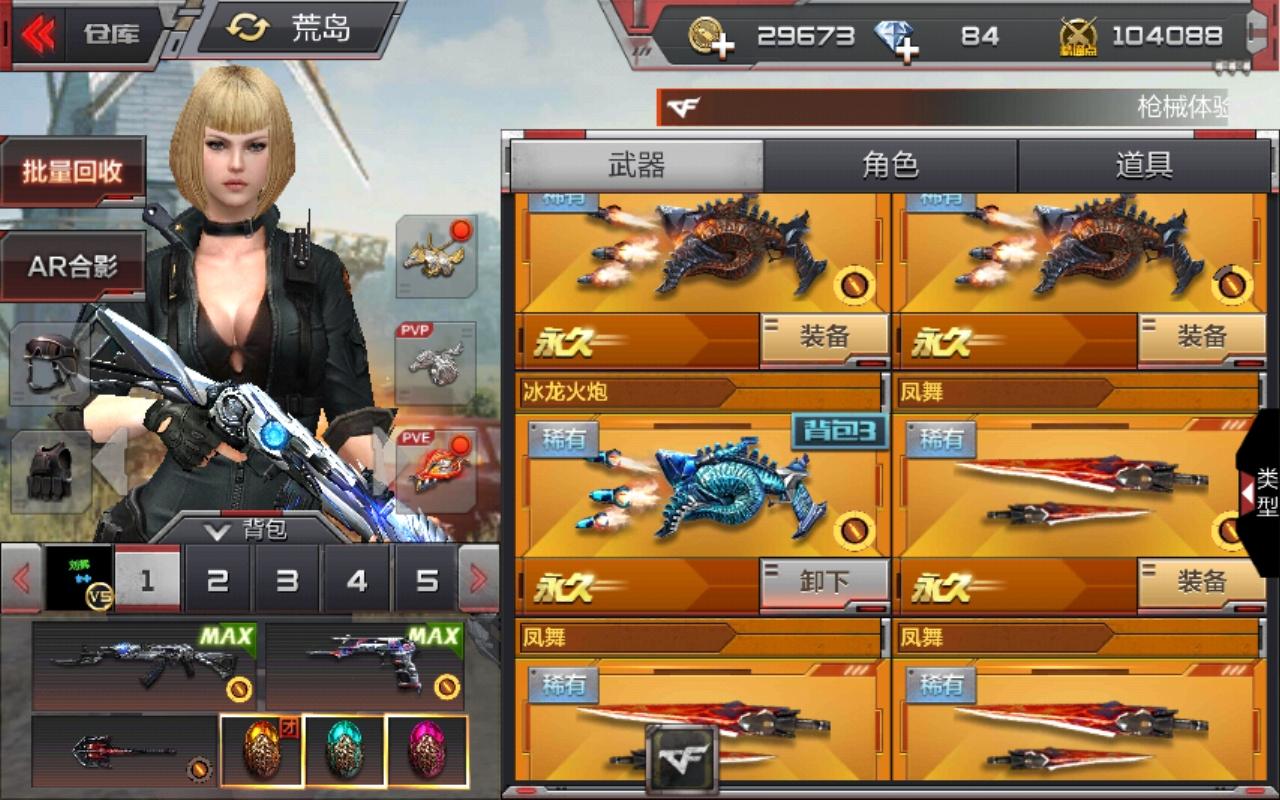This screenshot has width=1280, height=800.
Task: Click the 批量回收 button
Action: click(73, 168)
